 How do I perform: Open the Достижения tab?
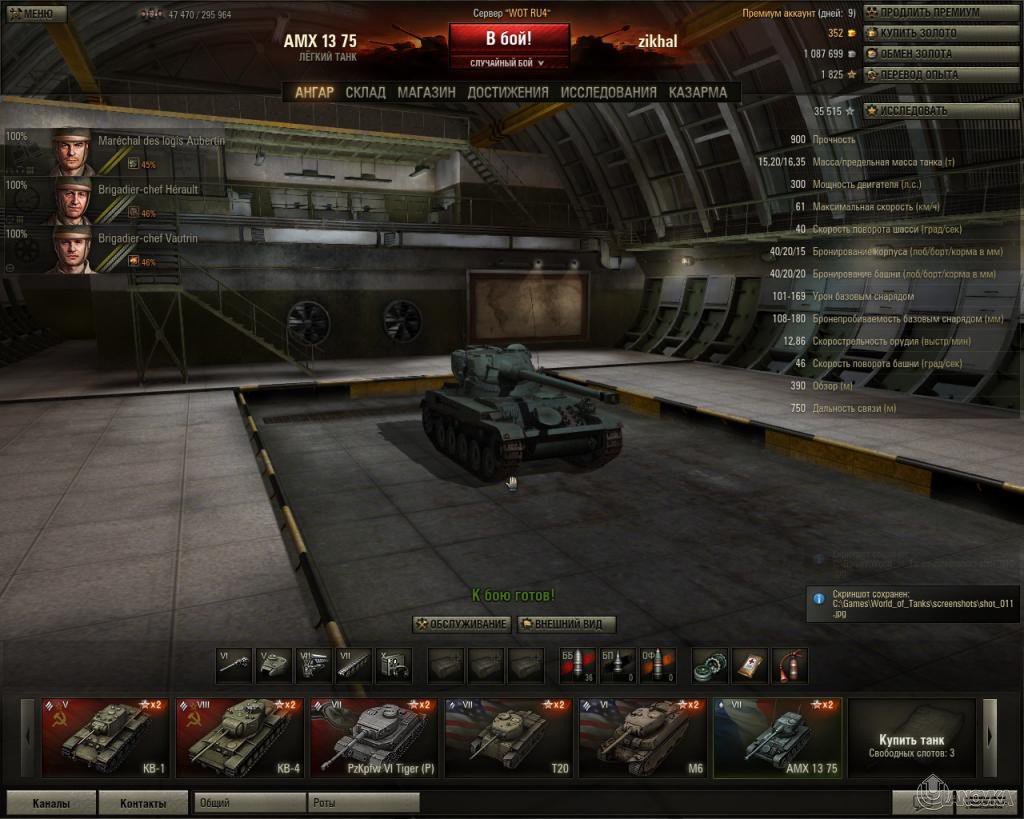(508, 92)
